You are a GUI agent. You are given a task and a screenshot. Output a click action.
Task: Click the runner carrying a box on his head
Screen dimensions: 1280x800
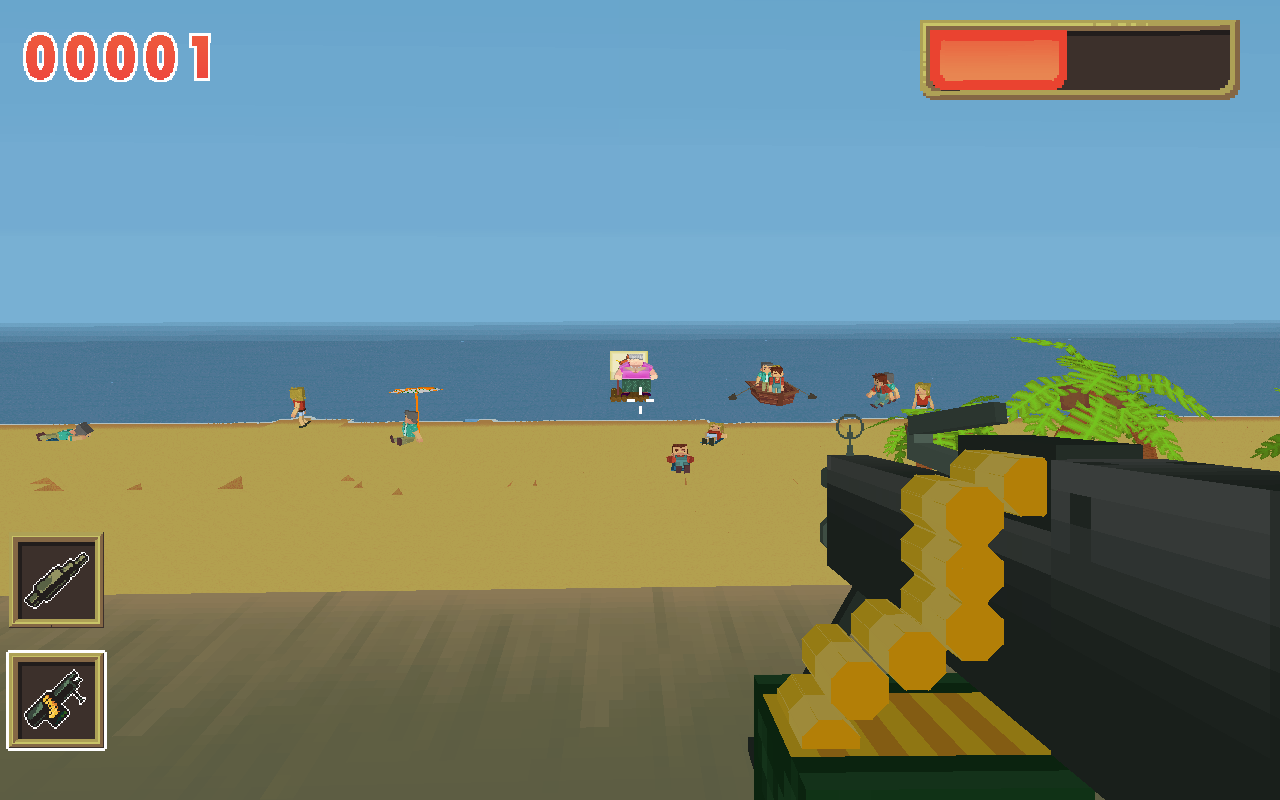click(x=298, y=404)
